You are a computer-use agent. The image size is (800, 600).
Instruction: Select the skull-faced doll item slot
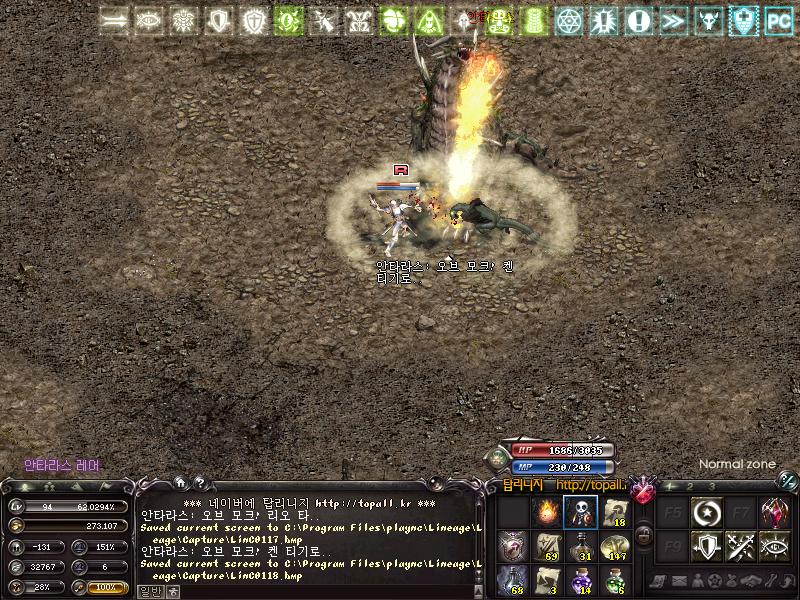580,513
